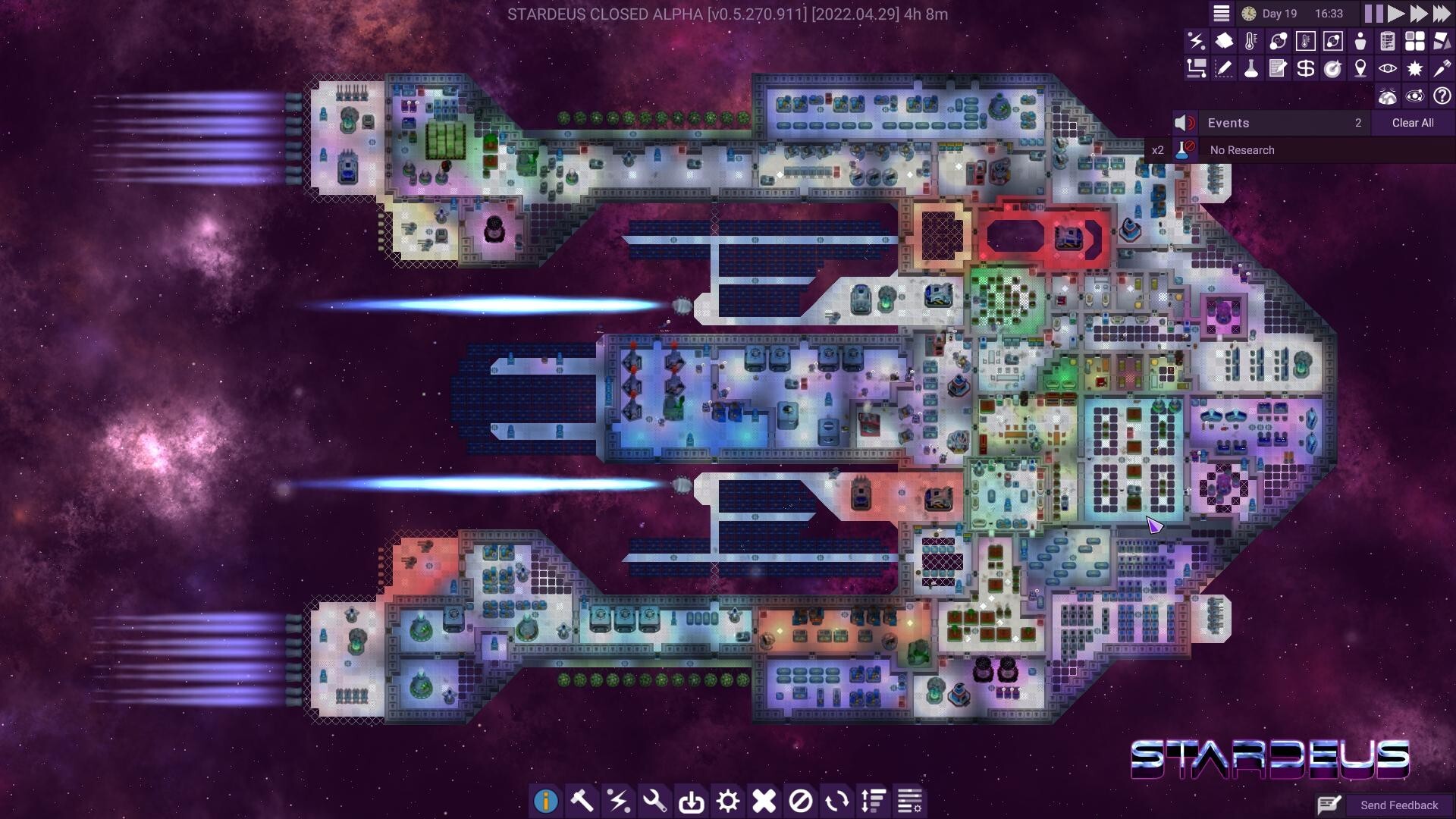Open the hamburger main menu

(1222, 13)
